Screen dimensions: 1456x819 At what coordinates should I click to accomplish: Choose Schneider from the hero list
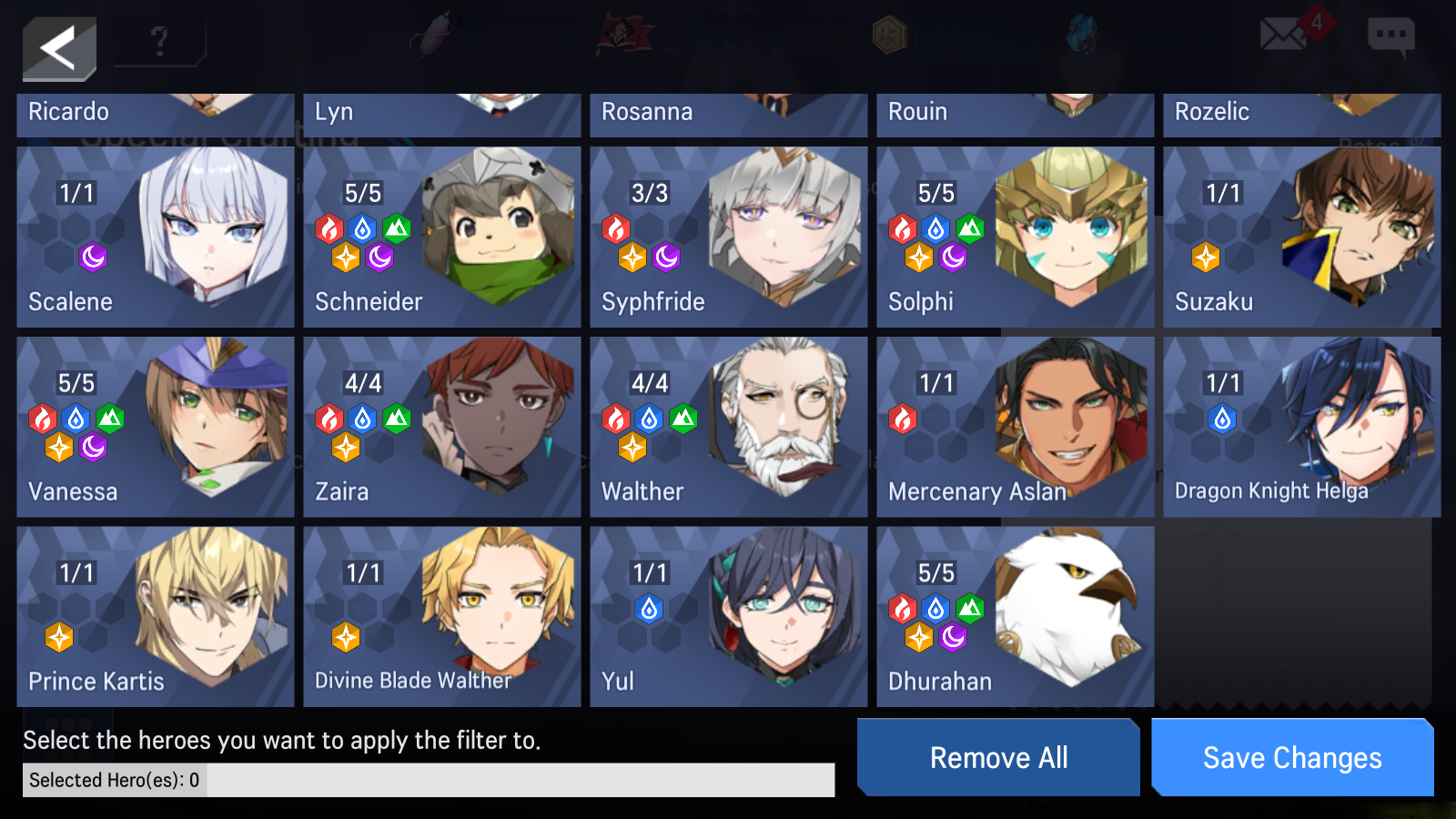442,237
